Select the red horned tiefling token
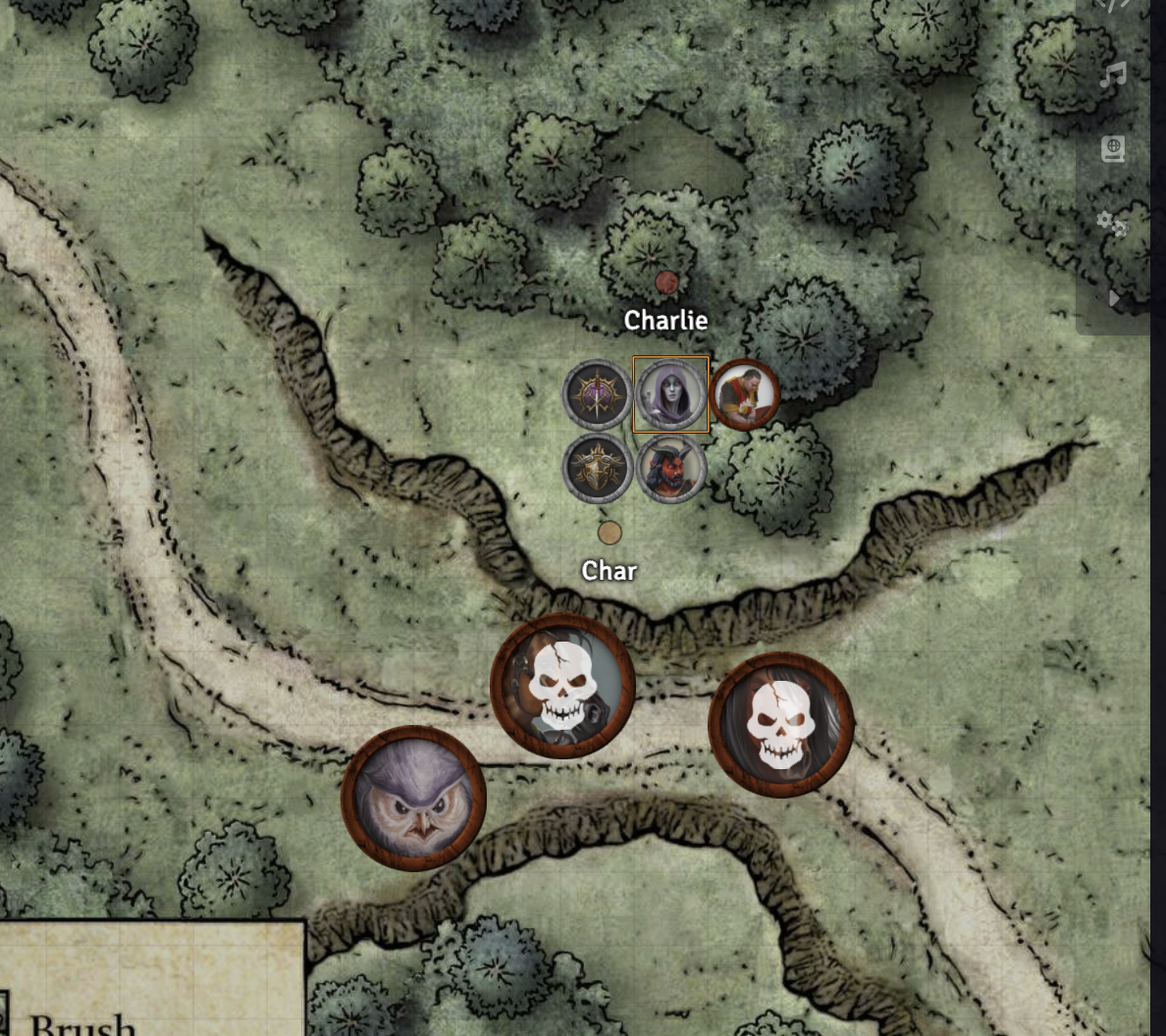The height and width of the screenshot is (1036, 1166). click(671, 468)
